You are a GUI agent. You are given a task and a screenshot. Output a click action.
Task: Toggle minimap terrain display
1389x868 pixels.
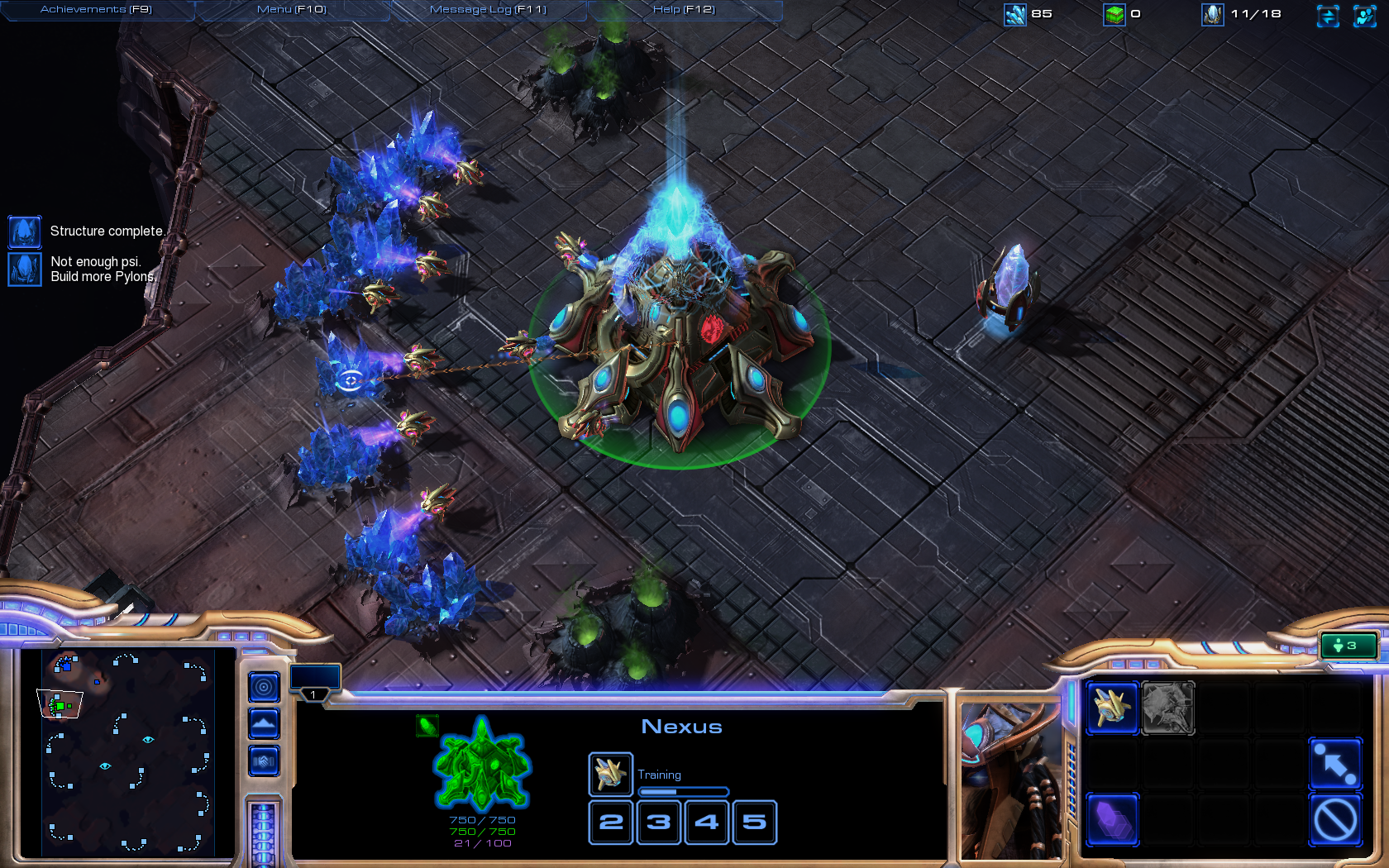pos(264,724)
